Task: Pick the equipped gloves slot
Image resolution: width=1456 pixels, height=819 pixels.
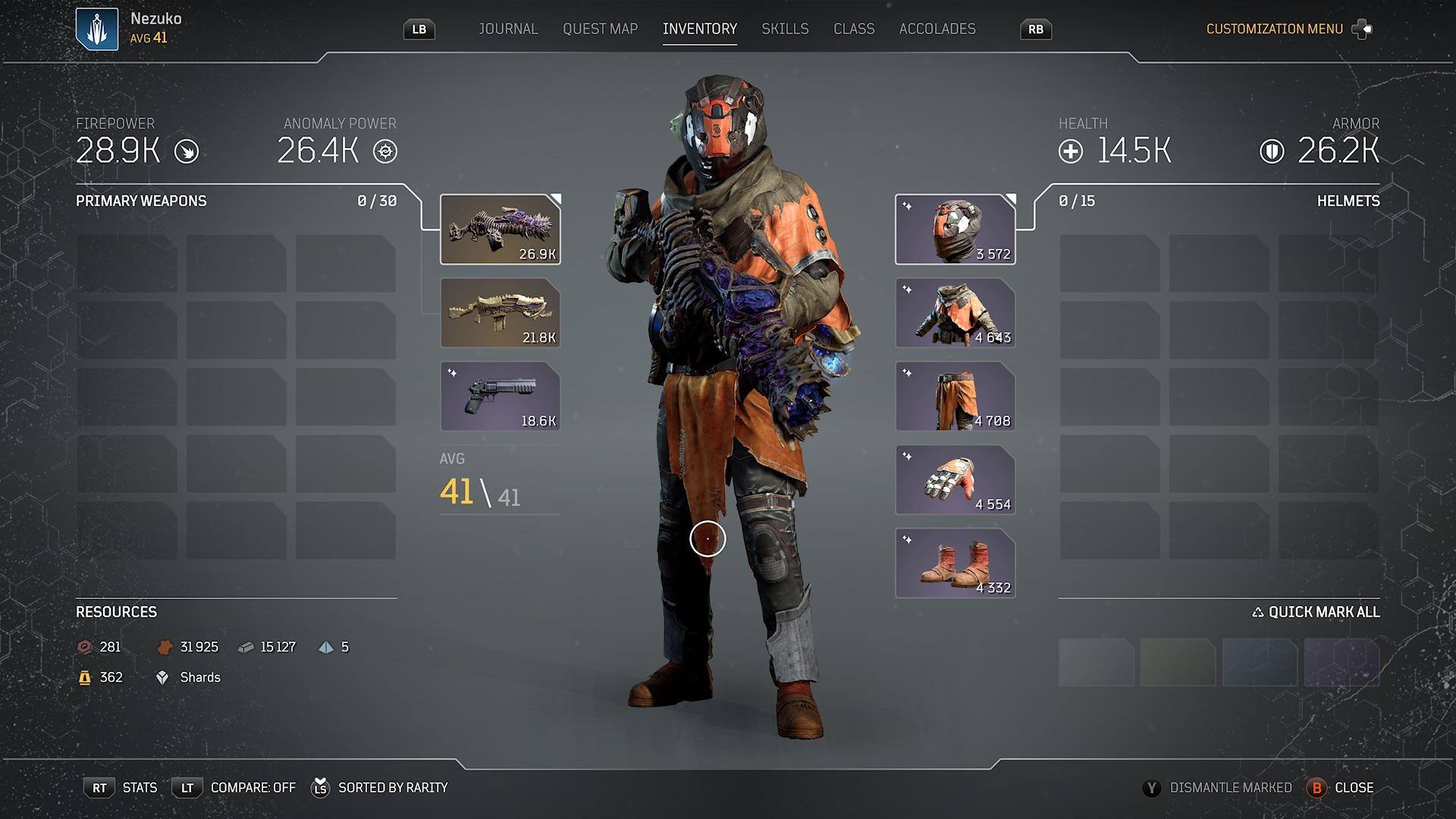Action: [955, 480]
